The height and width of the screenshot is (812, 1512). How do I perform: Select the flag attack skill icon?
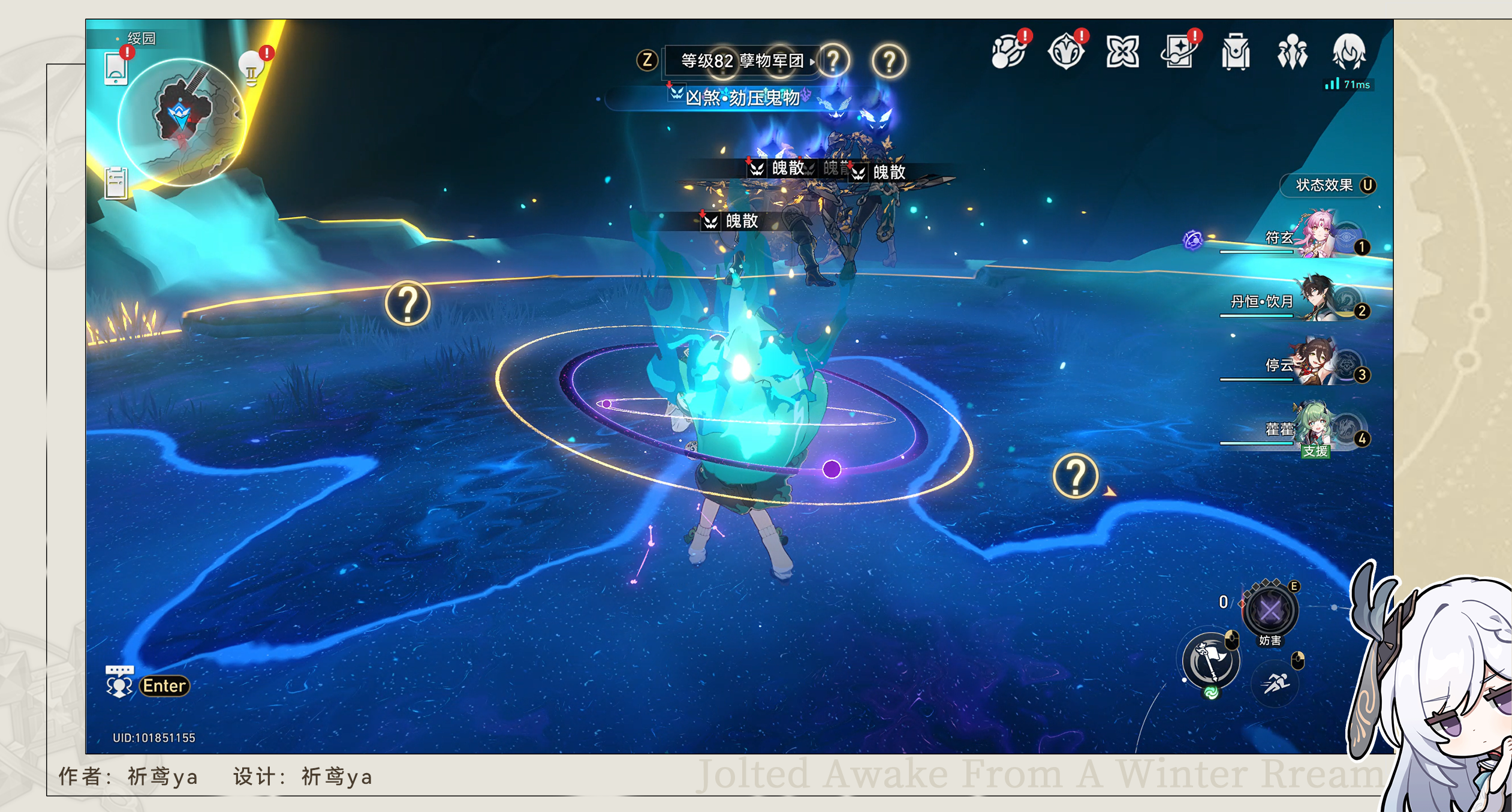coord(1210,658)
